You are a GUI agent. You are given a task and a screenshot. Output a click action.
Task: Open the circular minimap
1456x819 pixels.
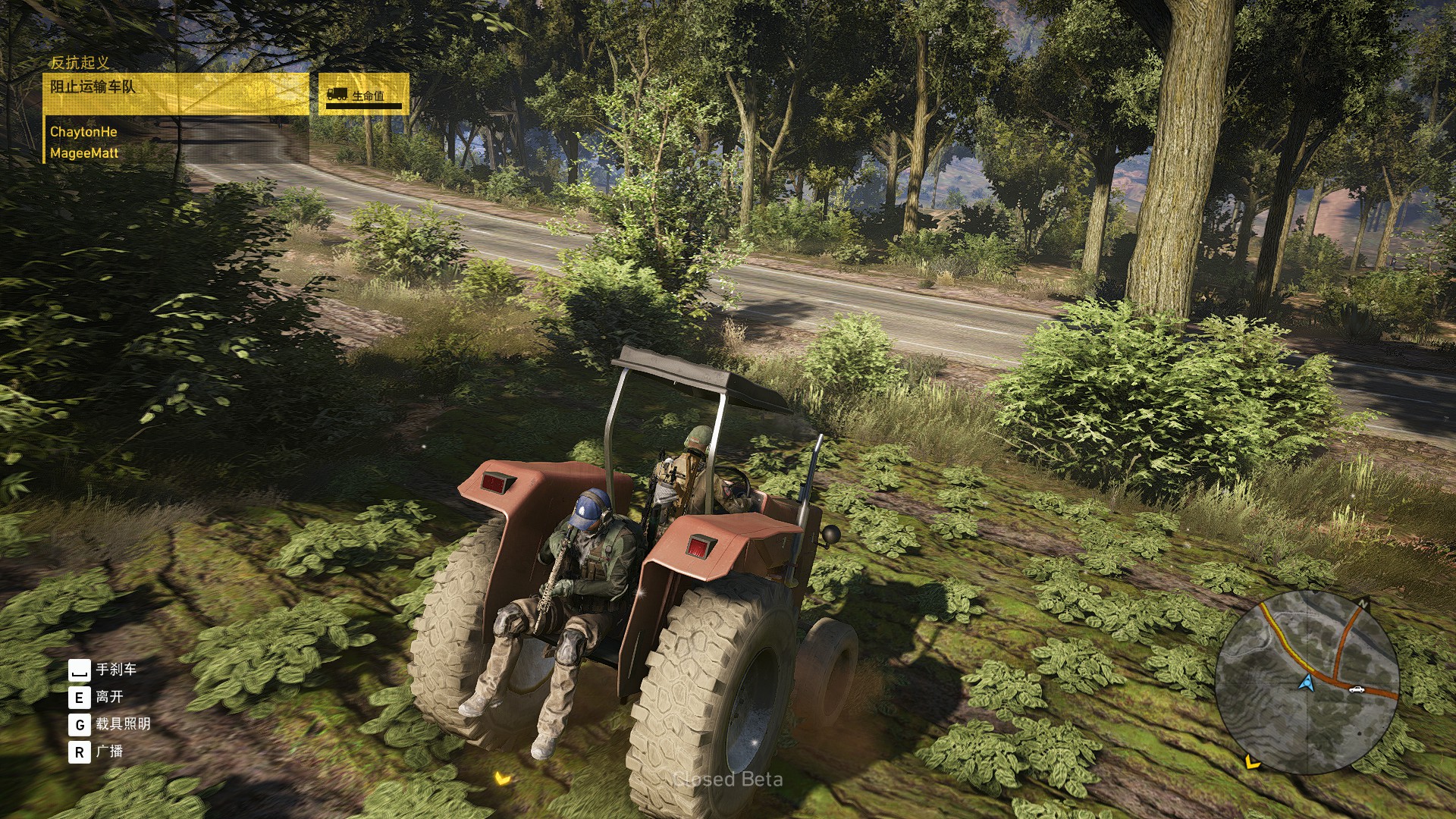(1307, 682)
